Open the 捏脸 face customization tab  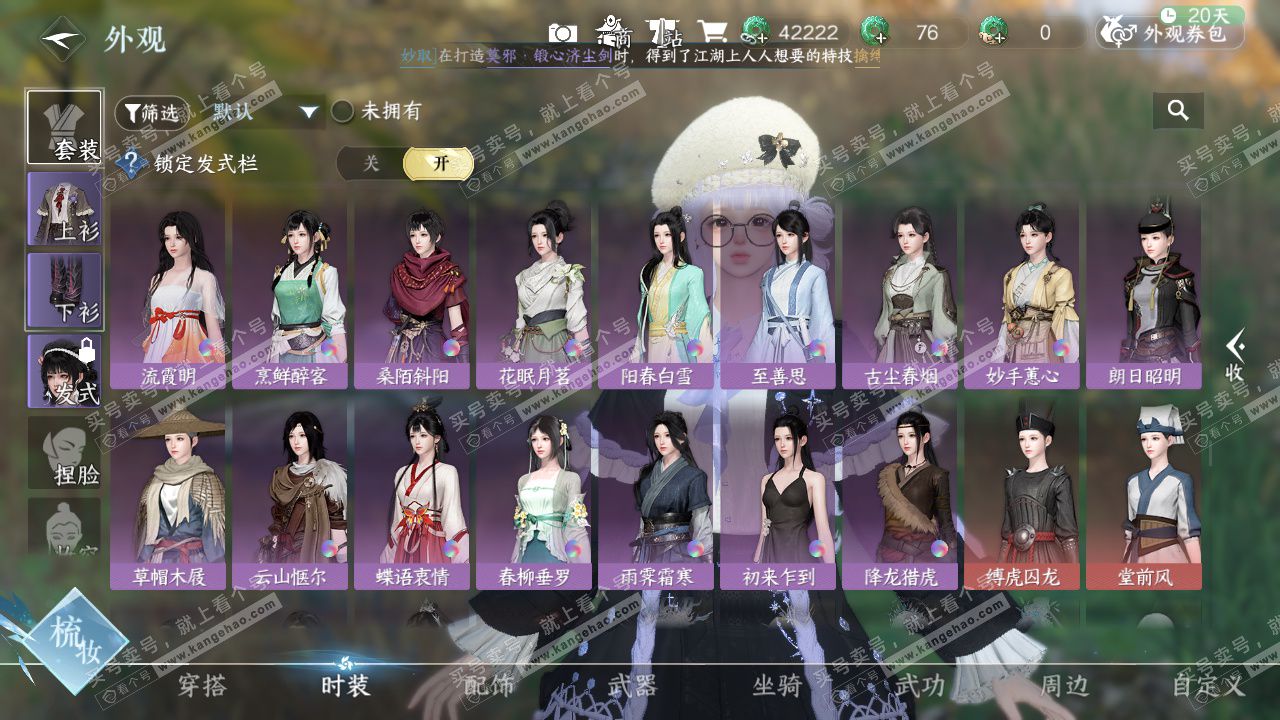click(64, 453)
